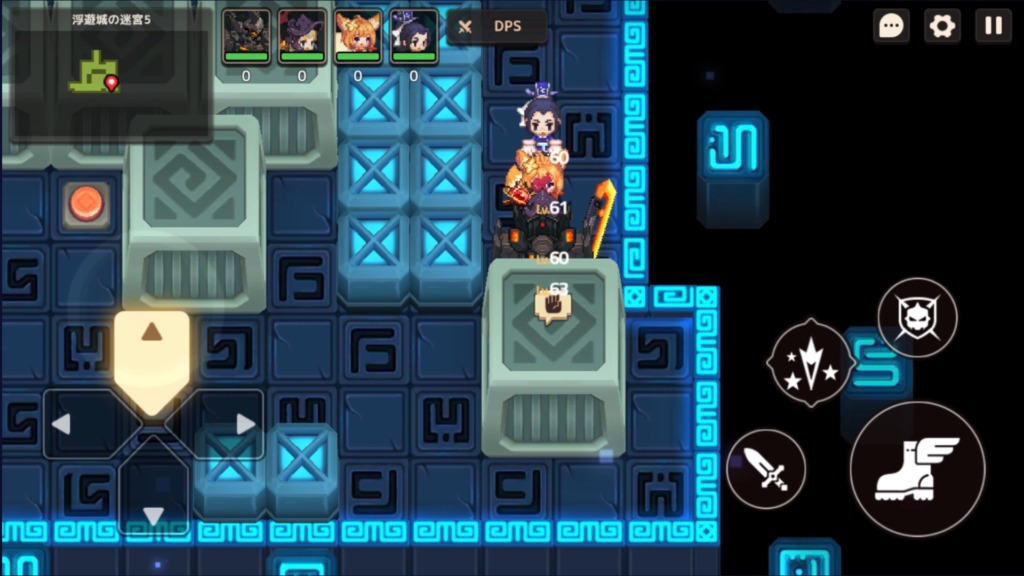The width and height of the screenshot is (1024, 576).
Task: Open the chat speech bubble button
Action: (x=890, y=26)
